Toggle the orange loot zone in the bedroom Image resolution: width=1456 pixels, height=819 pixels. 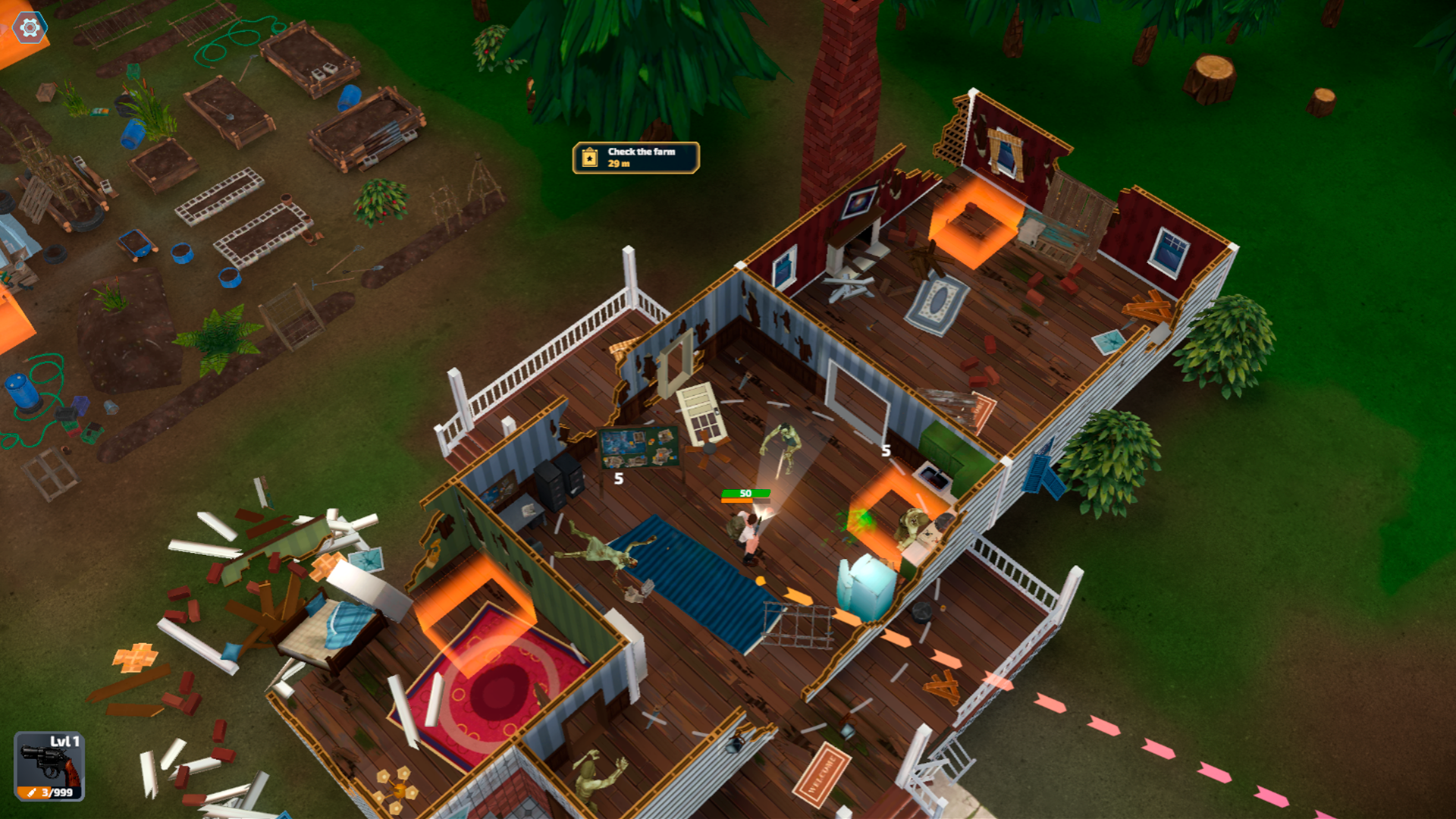478,599
